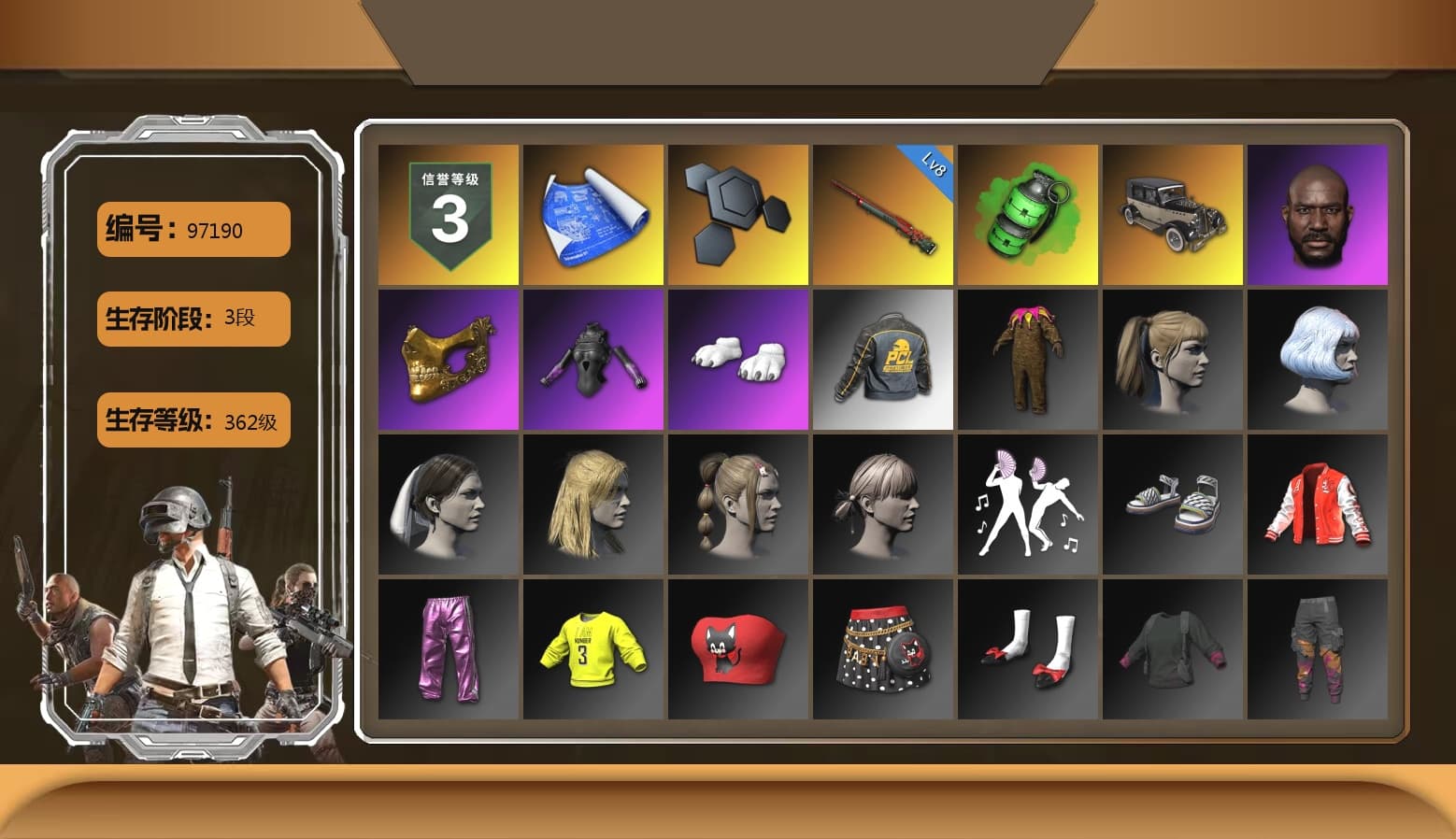
Task: Click the 生存等级 362级 survival level label
Action: pyautogui.click(x=192, y=421)
